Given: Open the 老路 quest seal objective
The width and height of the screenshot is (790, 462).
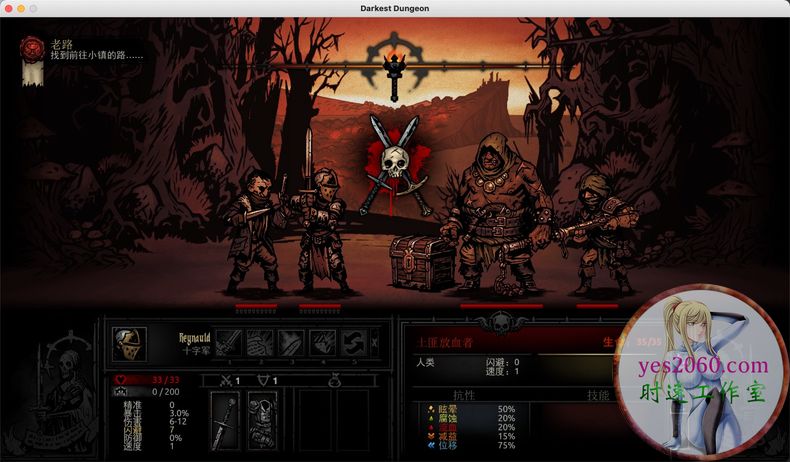Looking at the screenshot, I should (33, 47).
